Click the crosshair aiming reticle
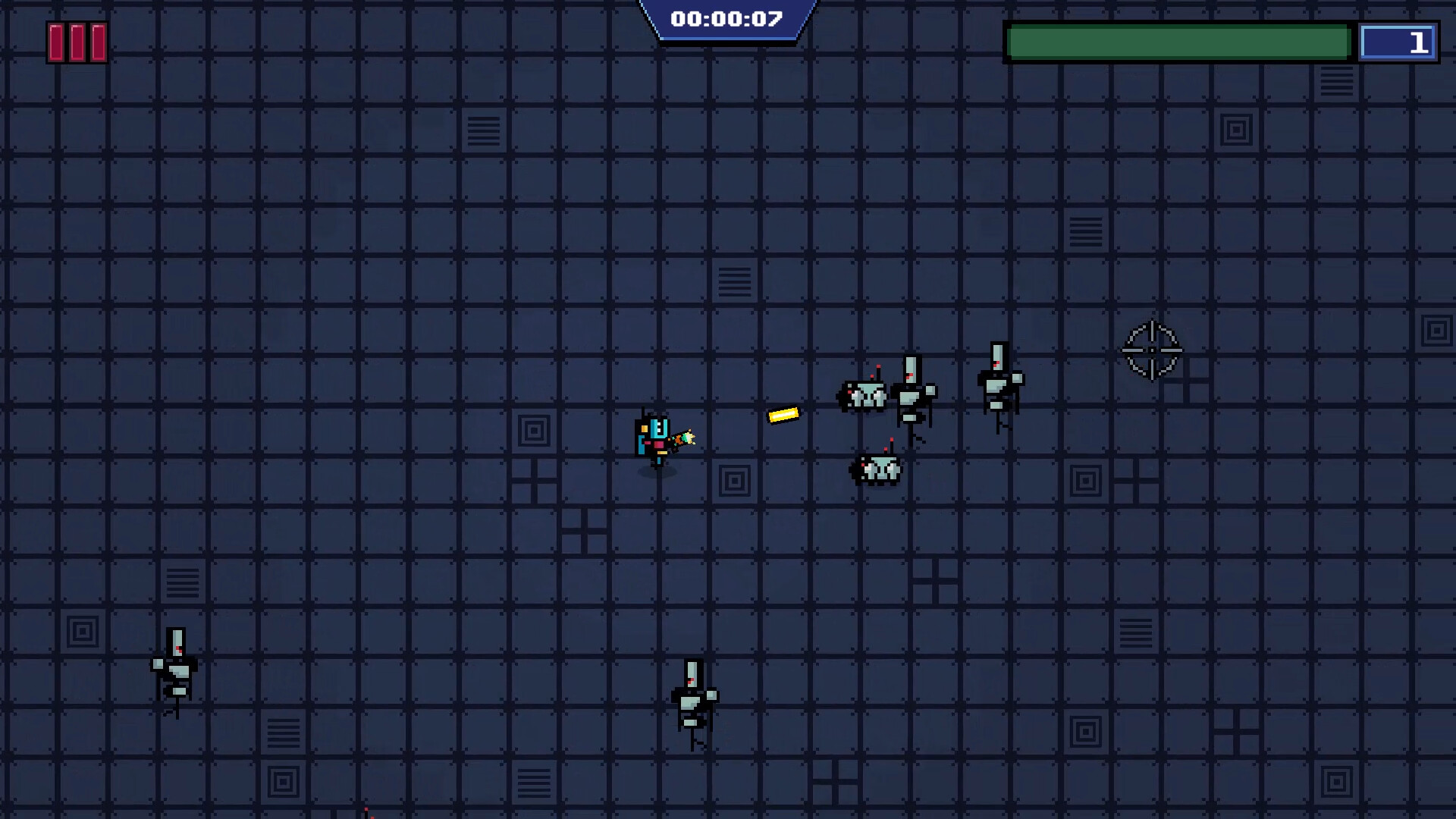 [1152, 351]
